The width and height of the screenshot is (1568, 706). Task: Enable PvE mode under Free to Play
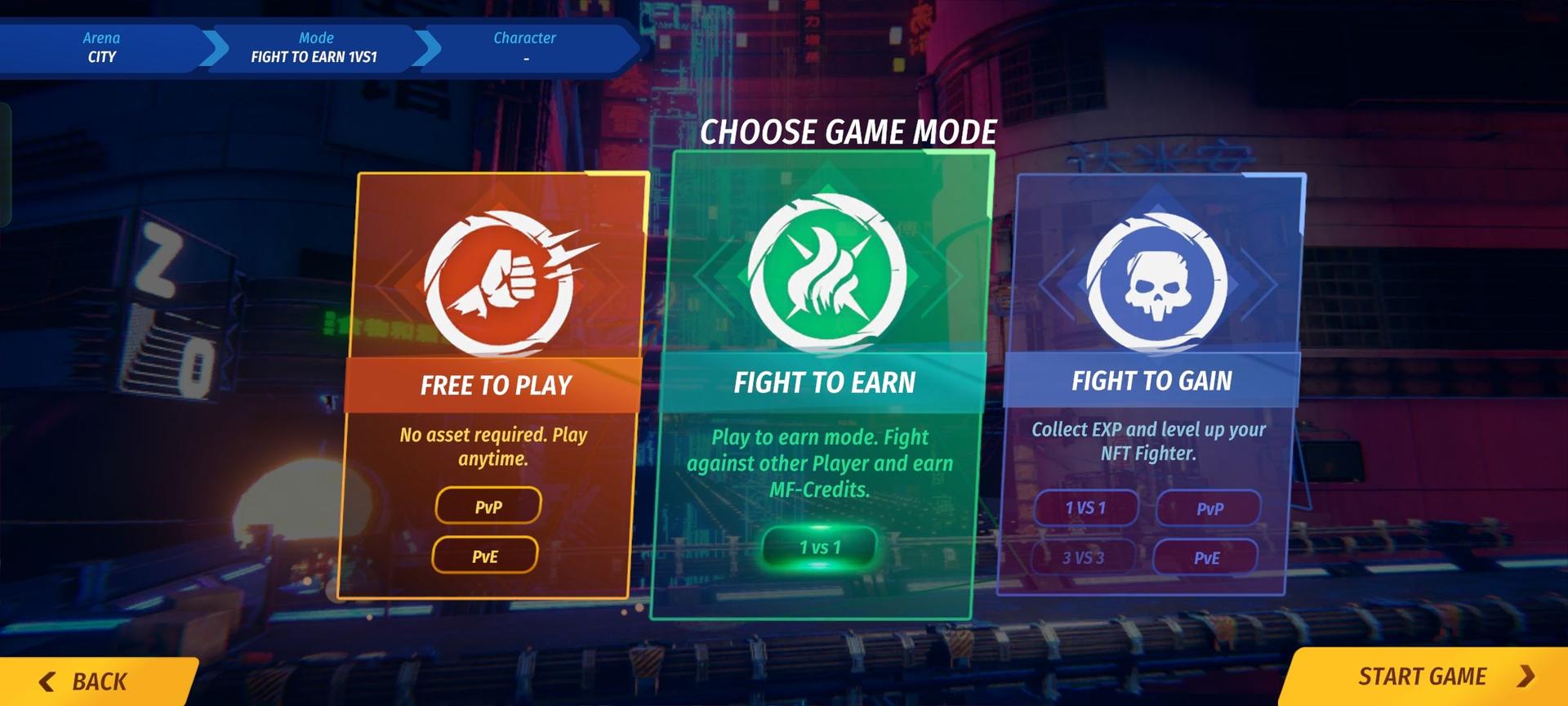[x=486, y=555]
